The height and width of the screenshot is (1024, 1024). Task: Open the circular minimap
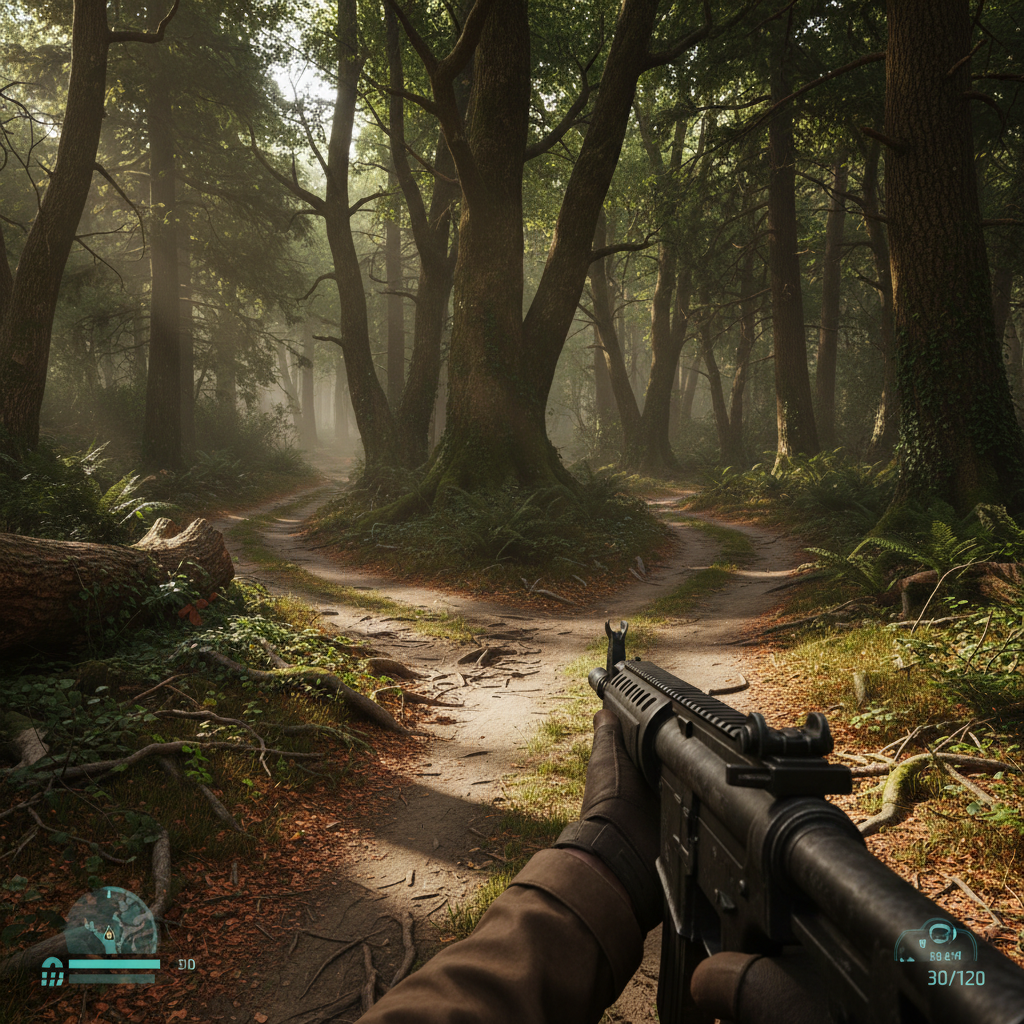(111, 921)
